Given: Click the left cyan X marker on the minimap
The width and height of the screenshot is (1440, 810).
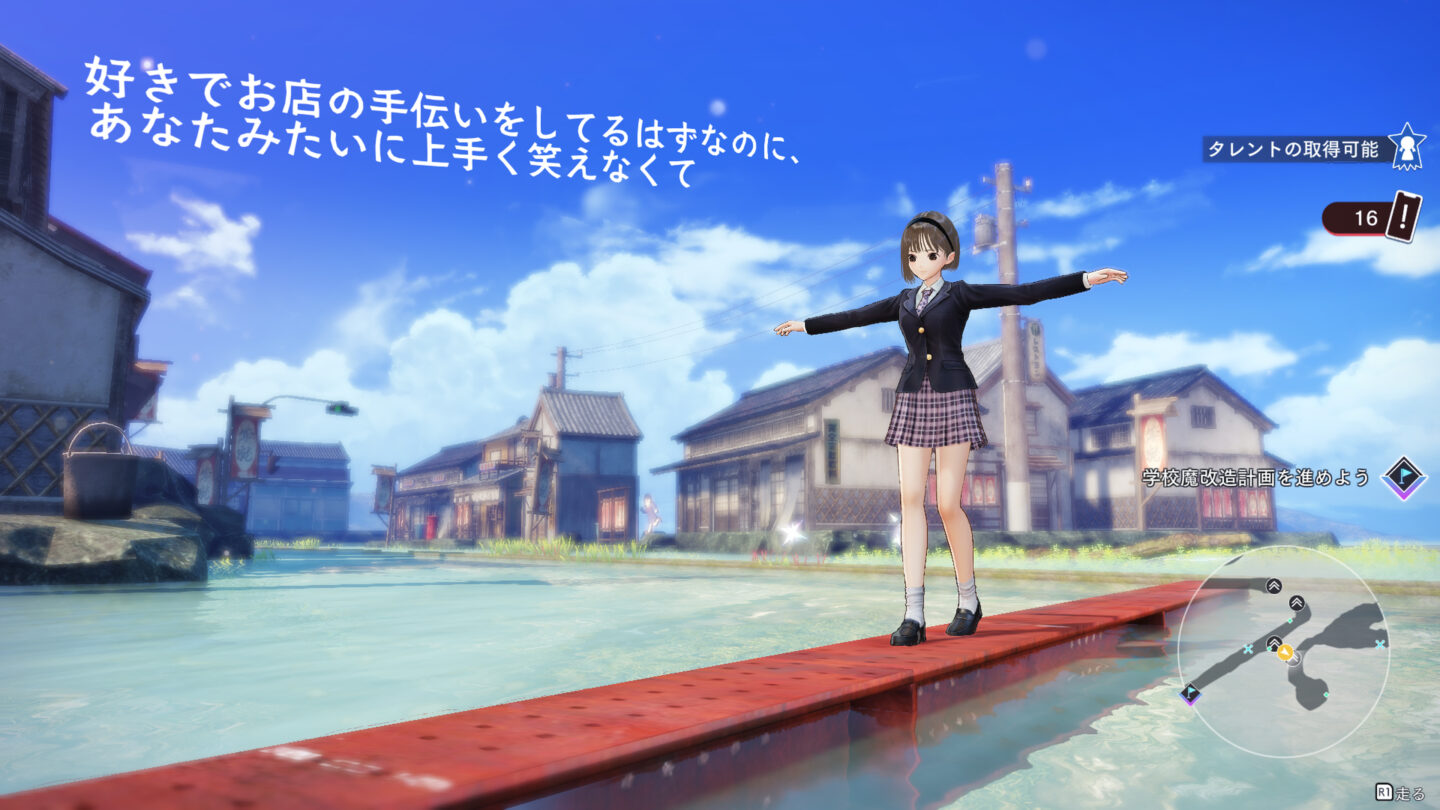Looking at the screenshot, I should 1248,648.
